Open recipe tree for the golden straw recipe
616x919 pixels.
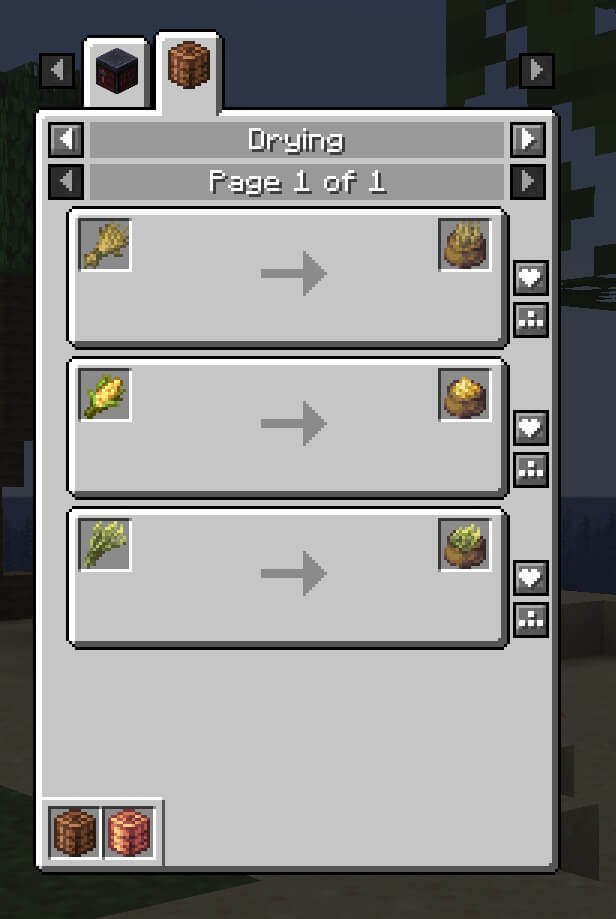point(530,319)
